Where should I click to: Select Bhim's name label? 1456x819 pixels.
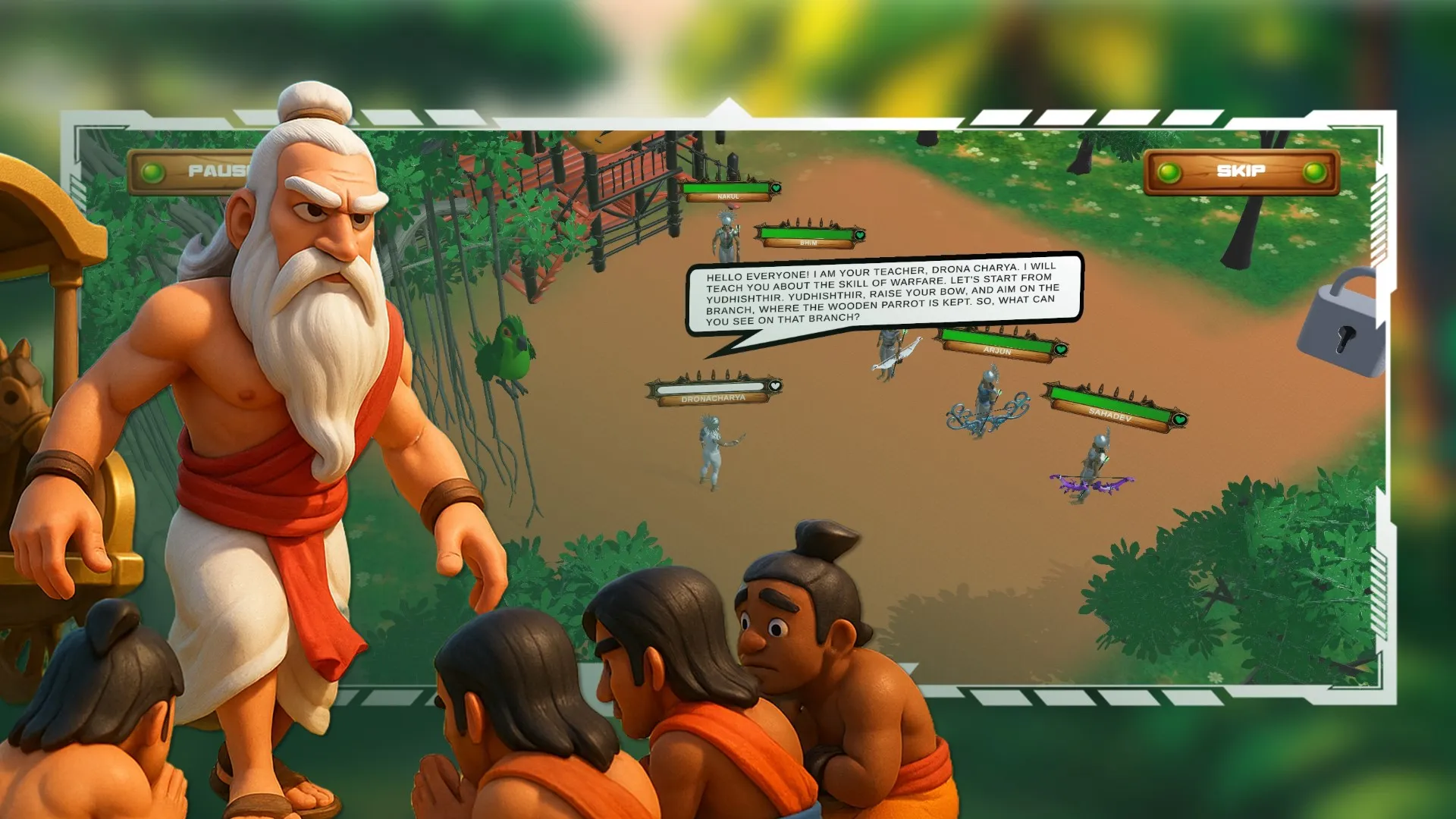[x=807, y=243]
